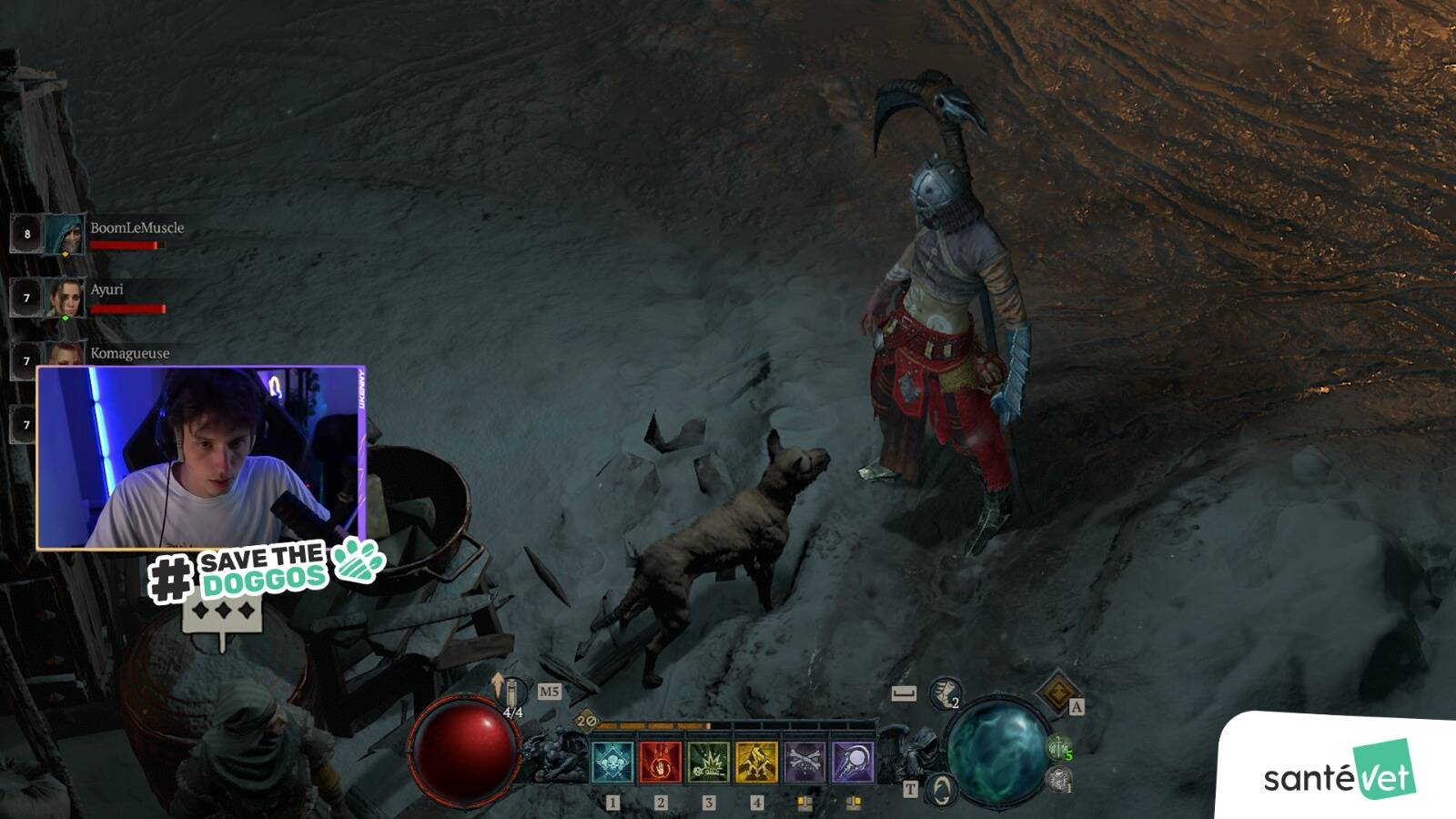This screenshot has width=1456, height=819.
Task: Click the streamer webcam overlay
Action: (x=200, y=457)
